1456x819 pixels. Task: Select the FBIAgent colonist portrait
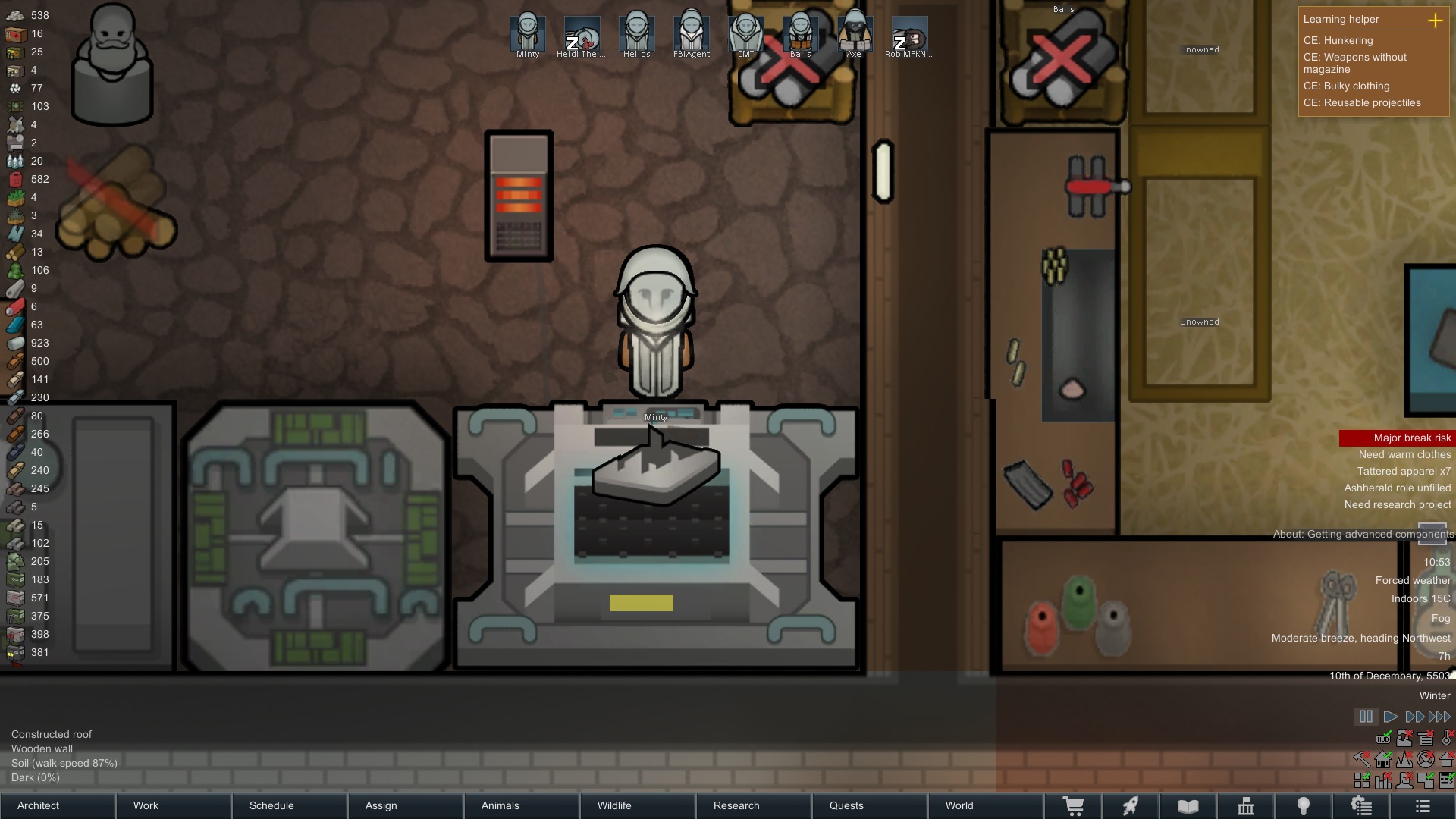click(x=691, y=33)
